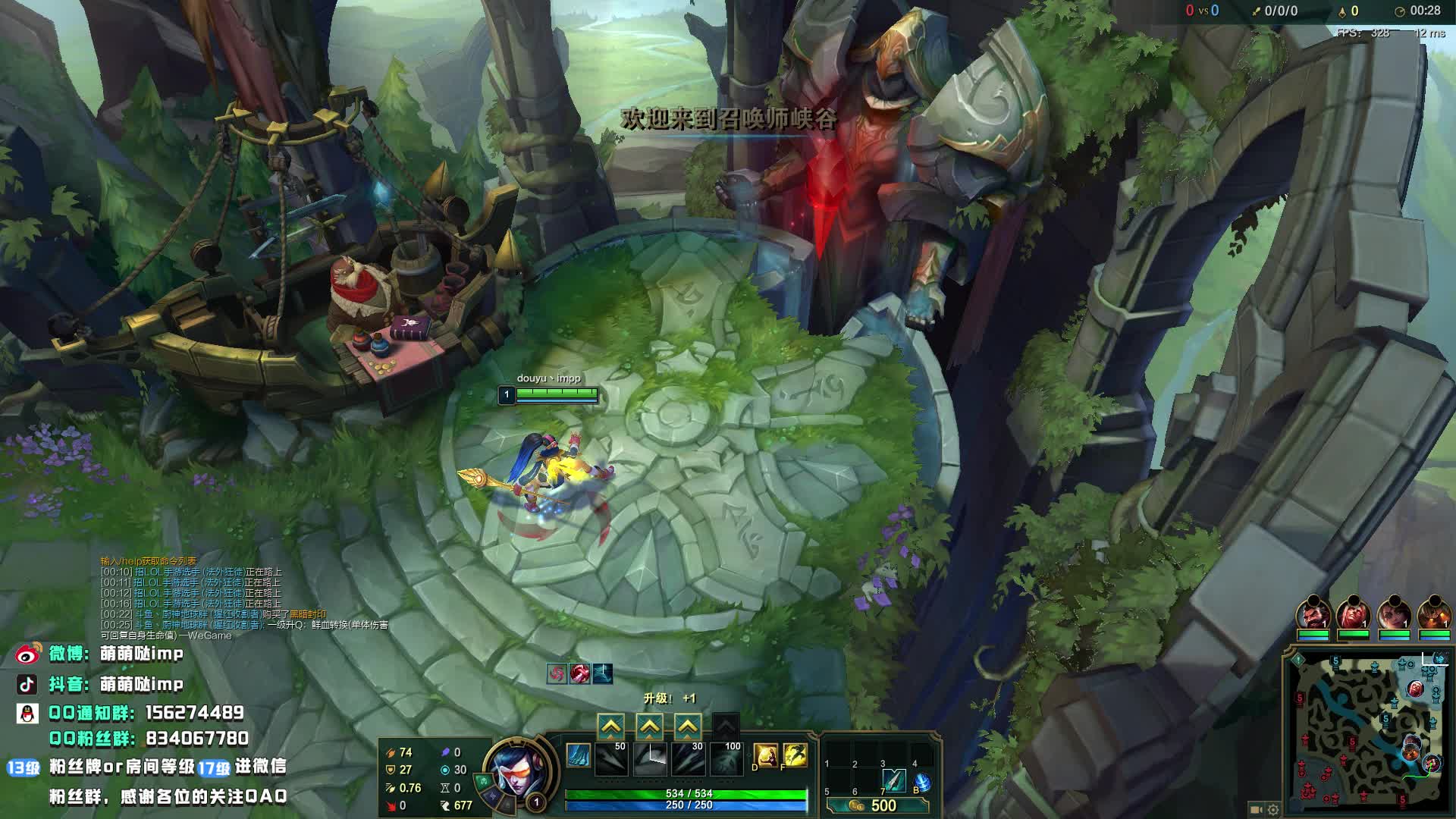Cast the summoner spell bound to D
This screenshot has height=819, width=1456.
pyautogui.click(x=765, y=755)
